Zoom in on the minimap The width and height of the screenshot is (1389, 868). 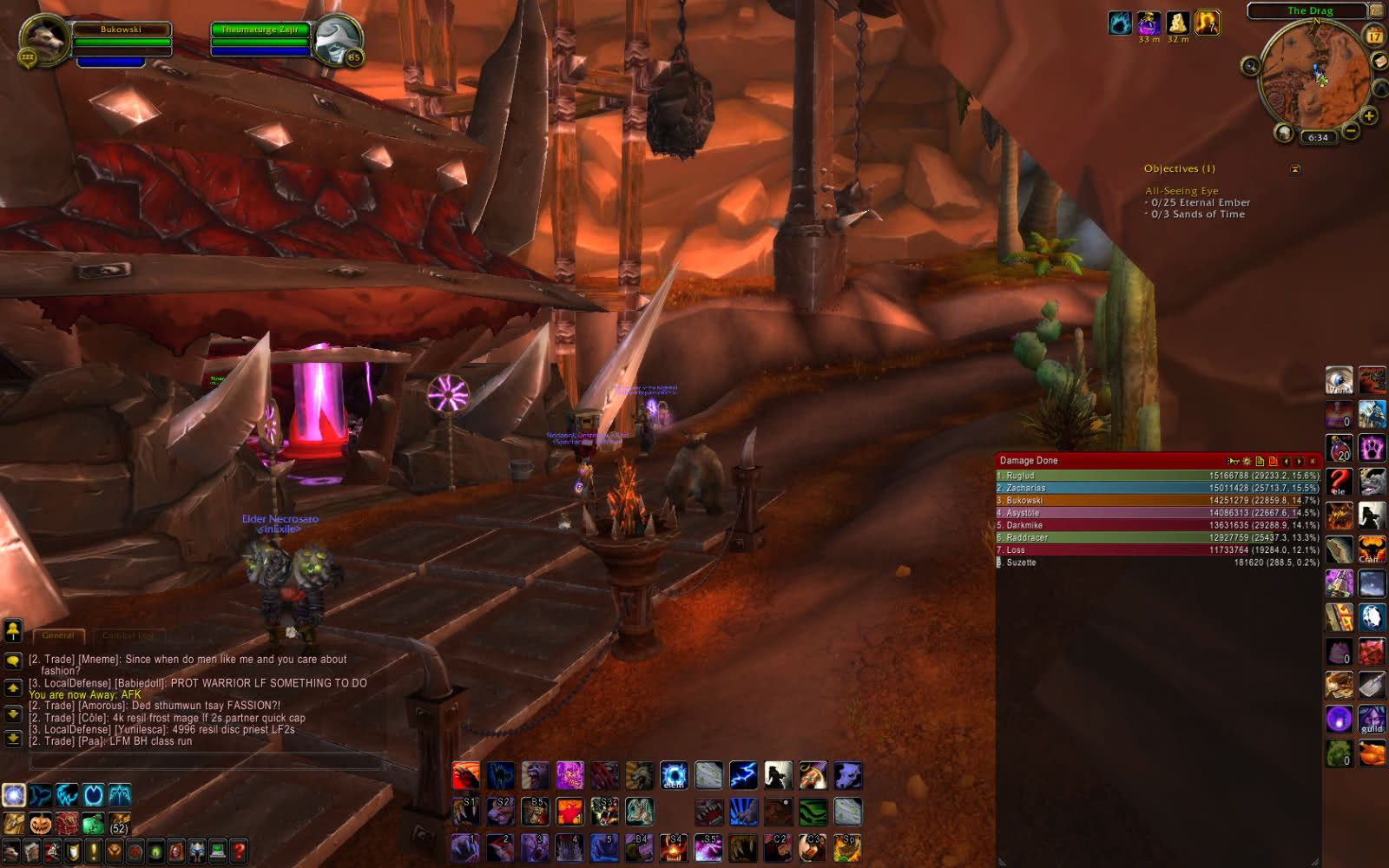1369,115
